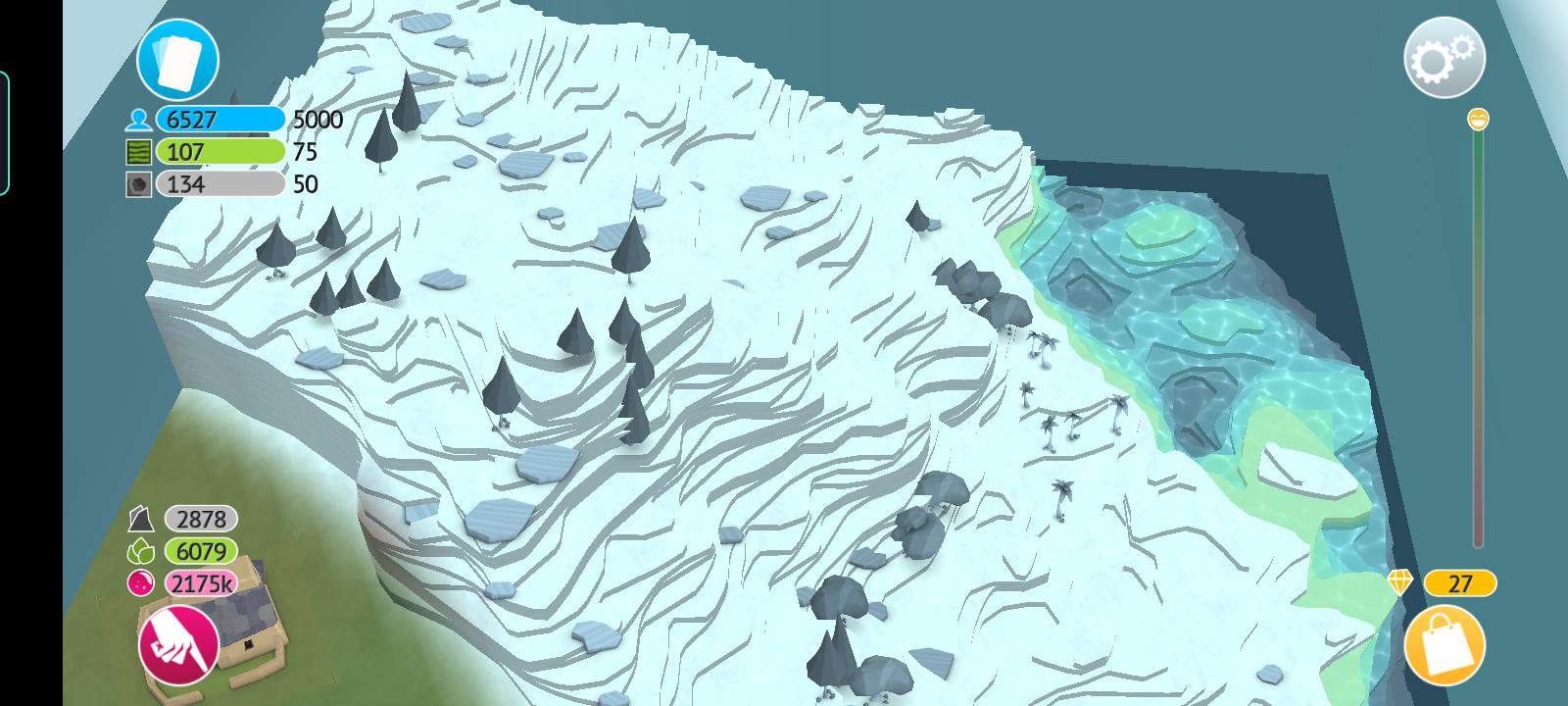Screen dimensions: 1568x706
Task: Click the pink orb mana counter icon
Action: point(140,584)
